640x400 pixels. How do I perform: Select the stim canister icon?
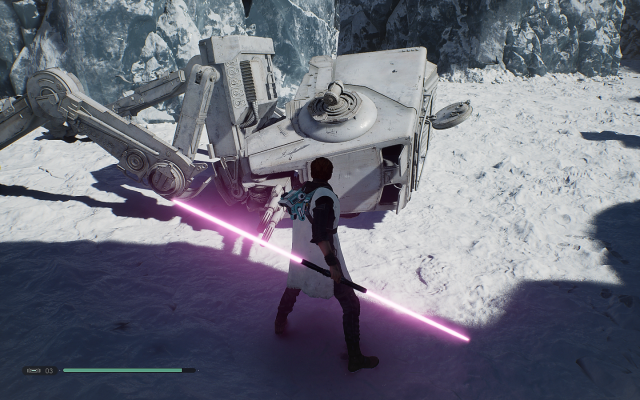point(32,371)
